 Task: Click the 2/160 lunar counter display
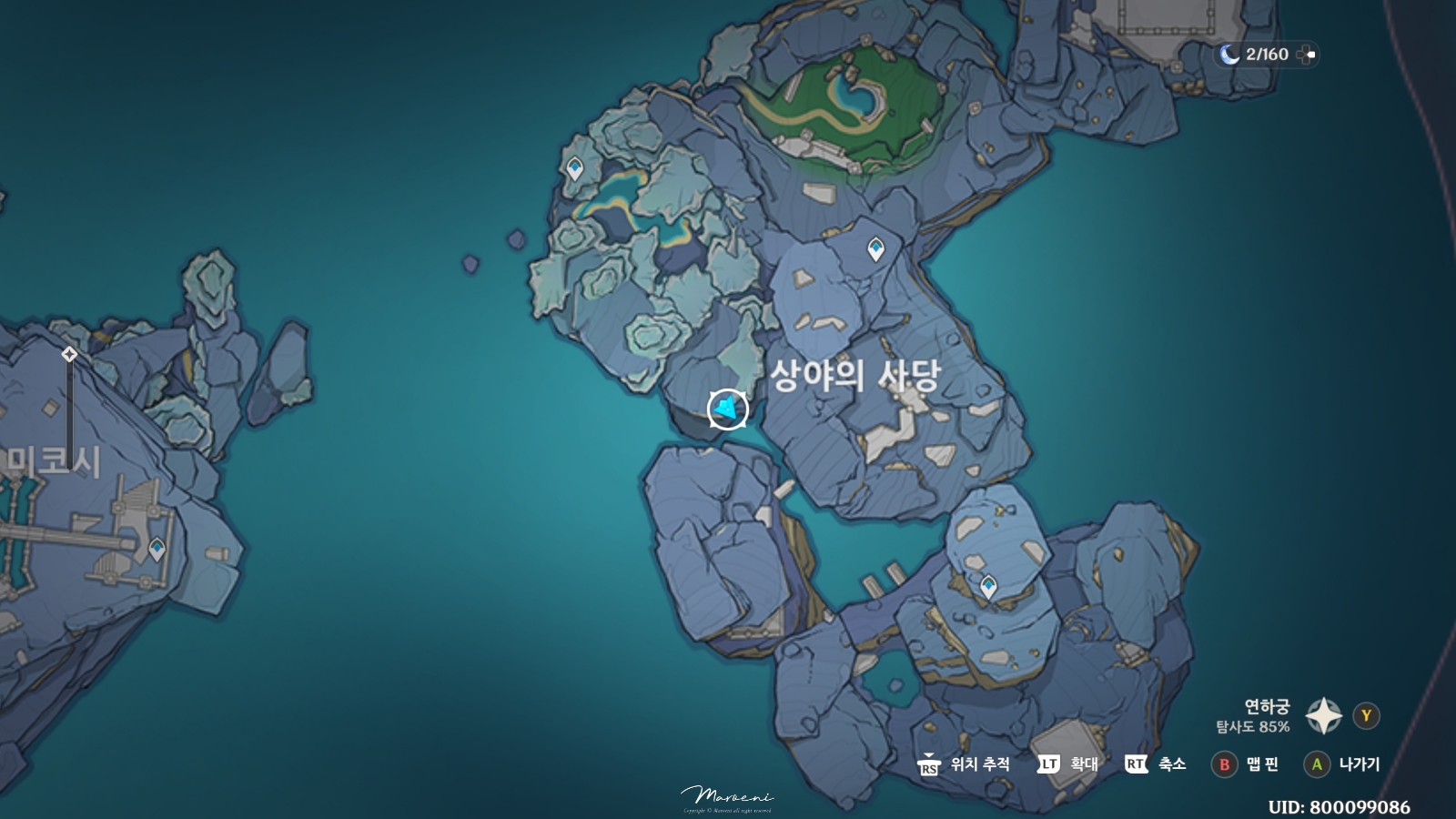[x=1267, y=55]
